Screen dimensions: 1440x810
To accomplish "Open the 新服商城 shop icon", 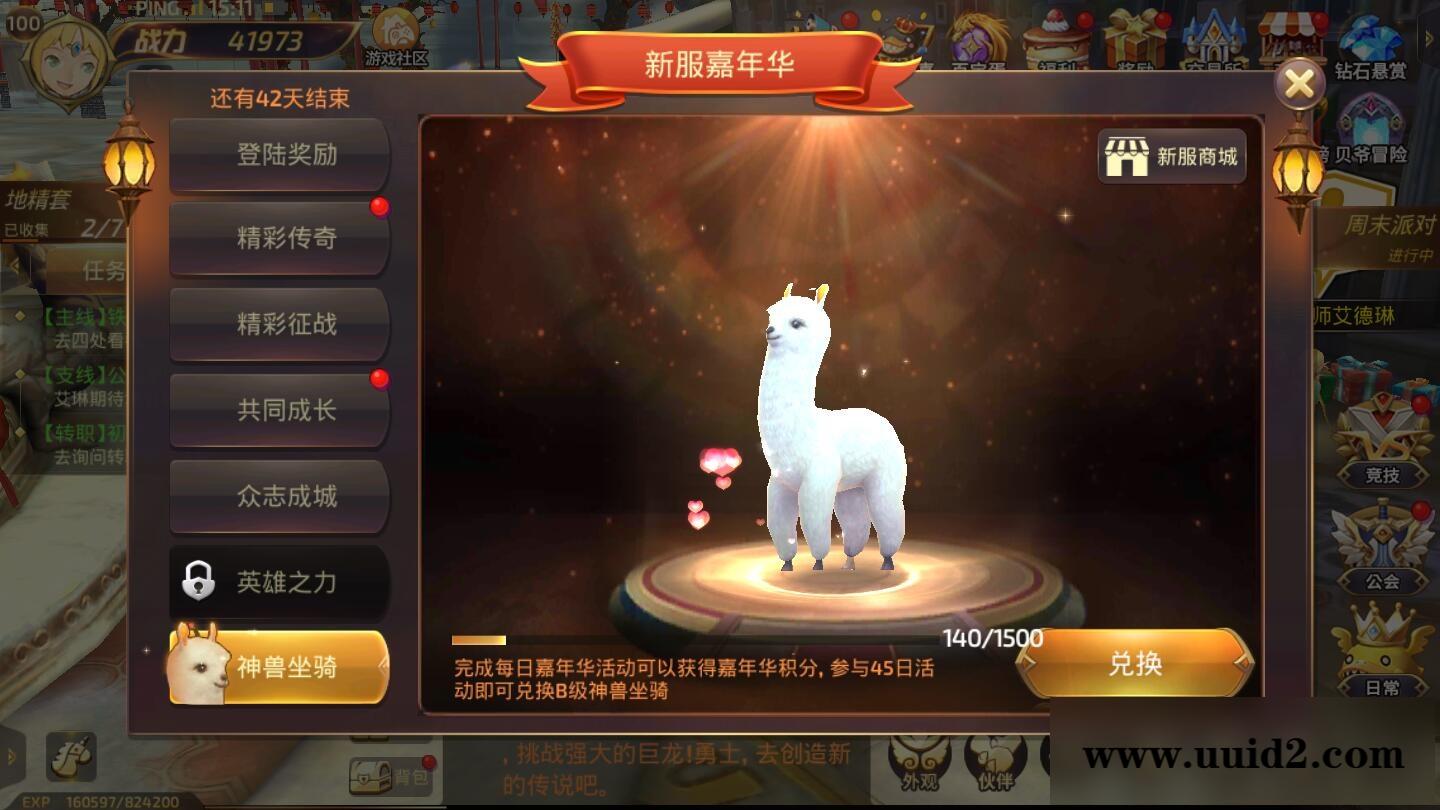I will coord(1172,157).
